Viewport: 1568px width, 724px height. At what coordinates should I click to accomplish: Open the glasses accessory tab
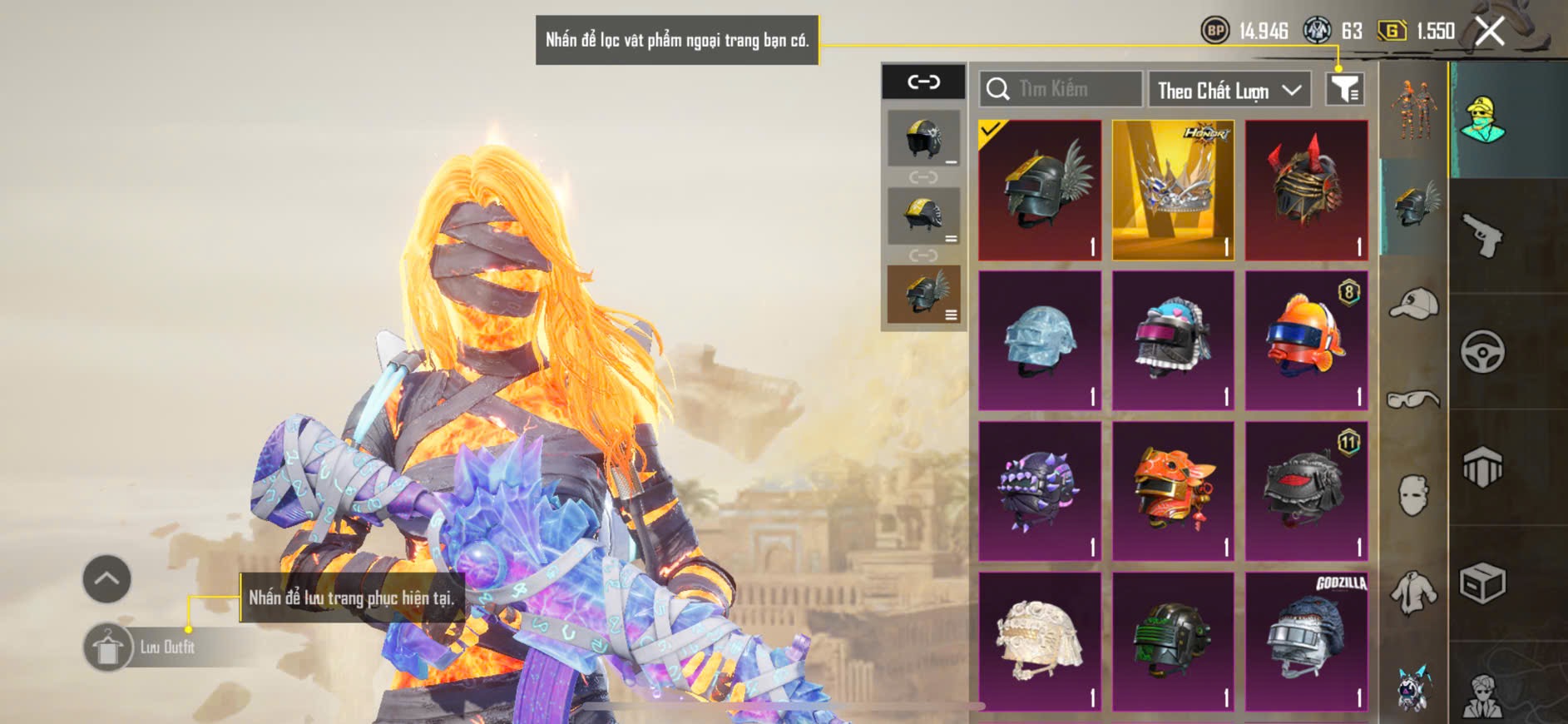[1413, 400]
